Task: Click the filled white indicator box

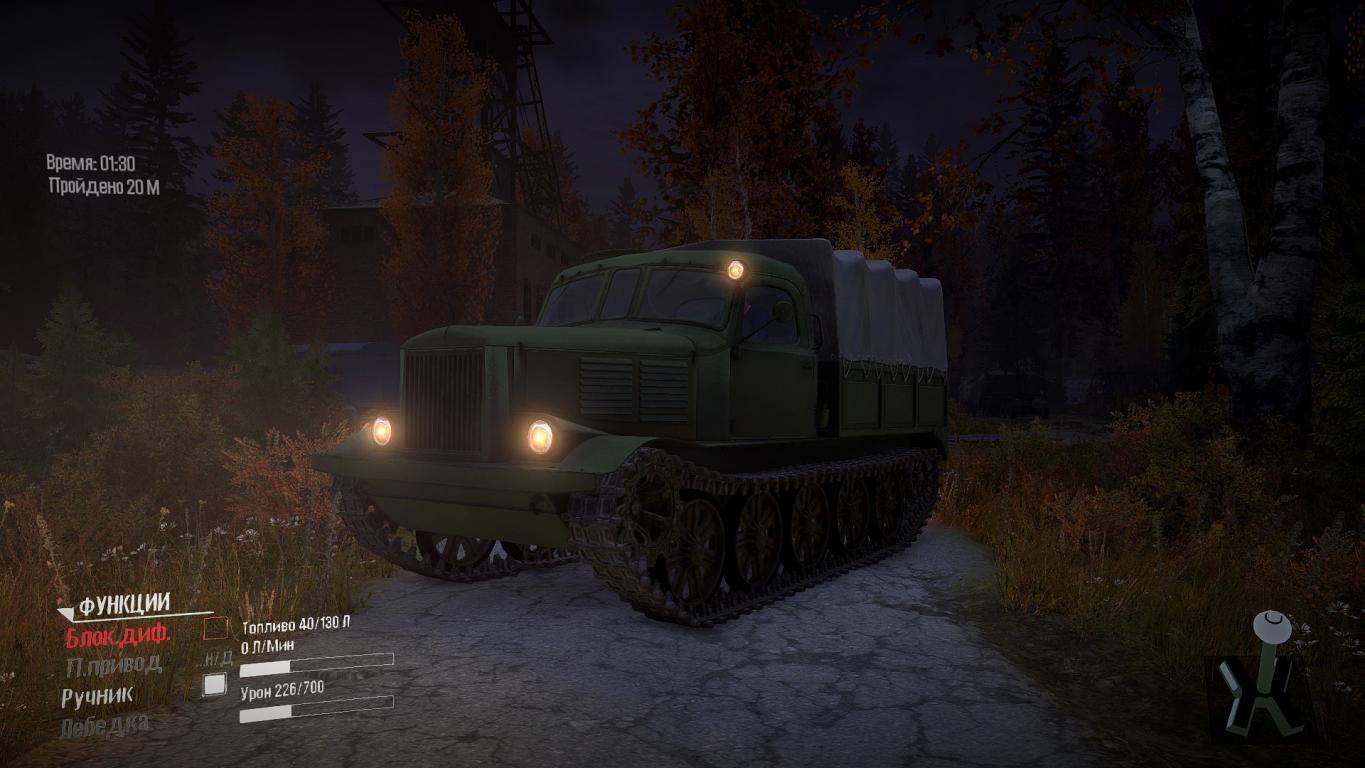Action: tap(214, 684)
